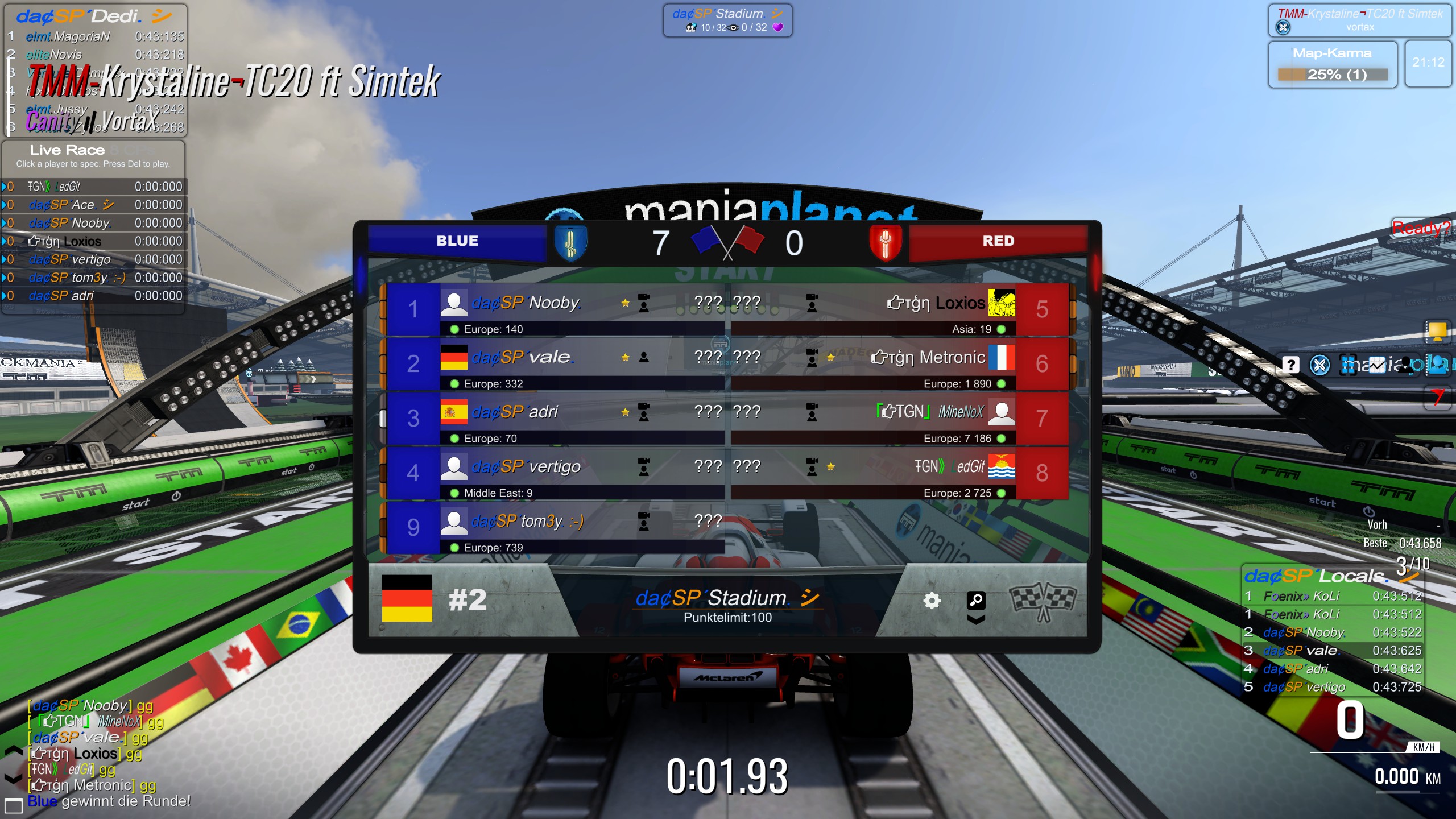Click the red Ready? button

click(1421, 228)
